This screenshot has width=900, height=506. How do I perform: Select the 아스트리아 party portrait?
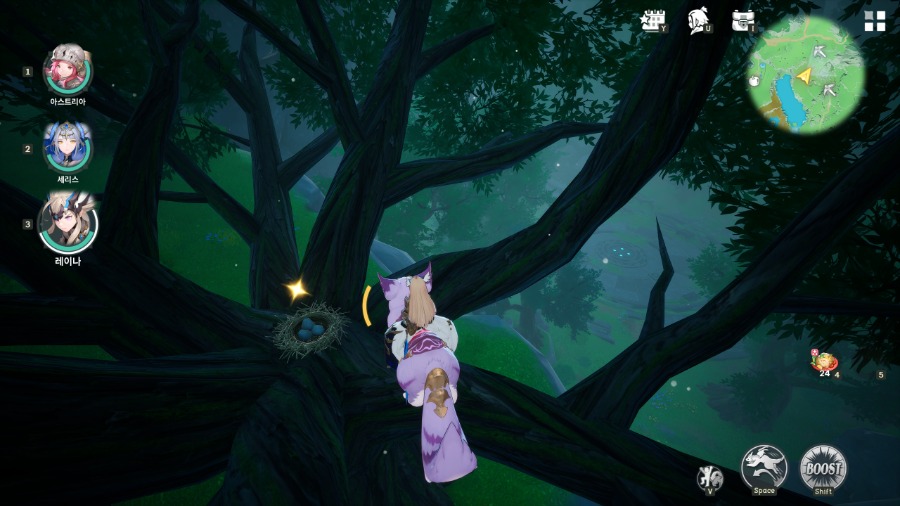(x=68, y=70)
